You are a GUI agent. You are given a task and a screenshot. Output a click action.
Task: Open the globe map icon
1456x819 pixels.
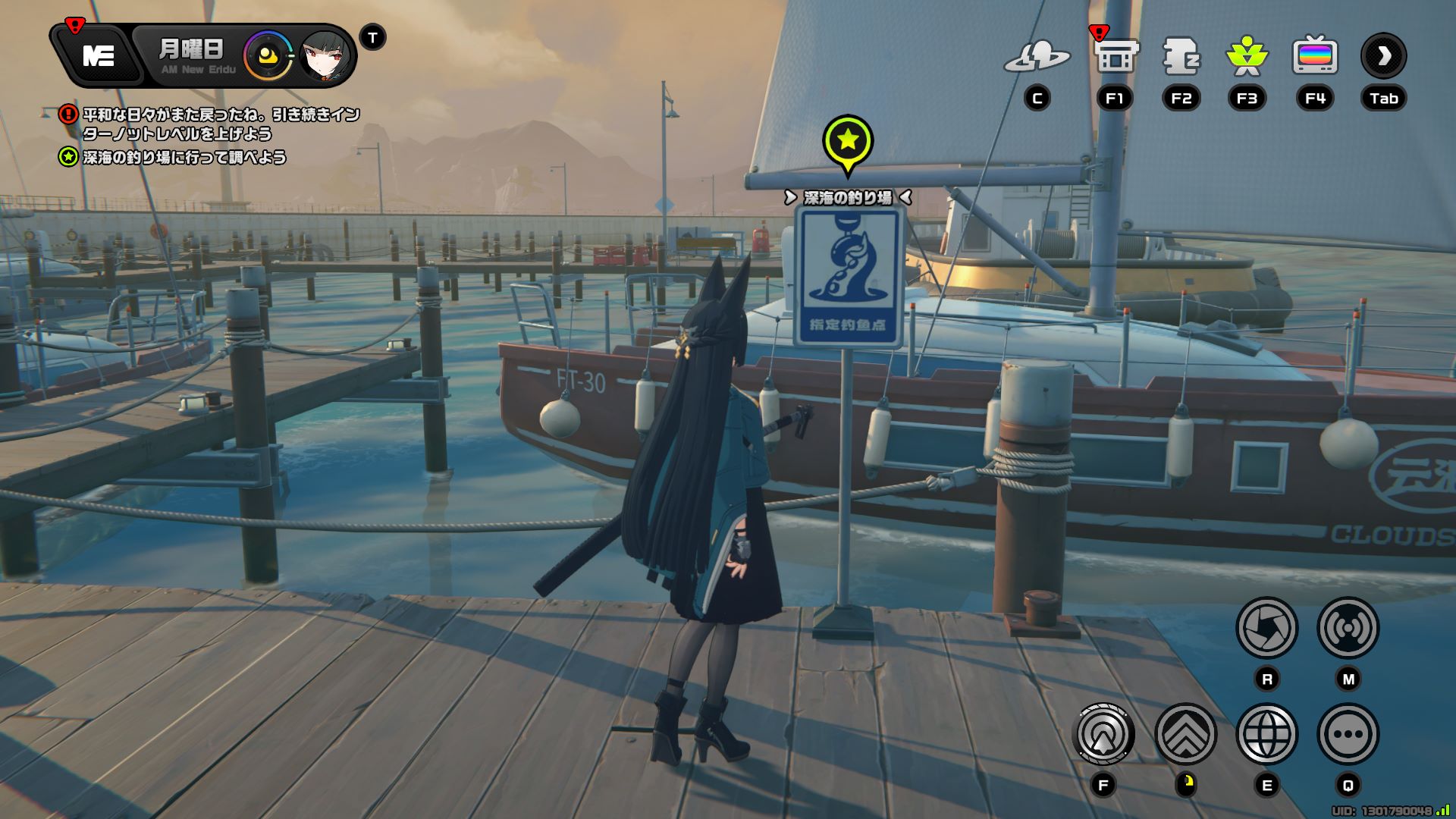[1266, 734]
